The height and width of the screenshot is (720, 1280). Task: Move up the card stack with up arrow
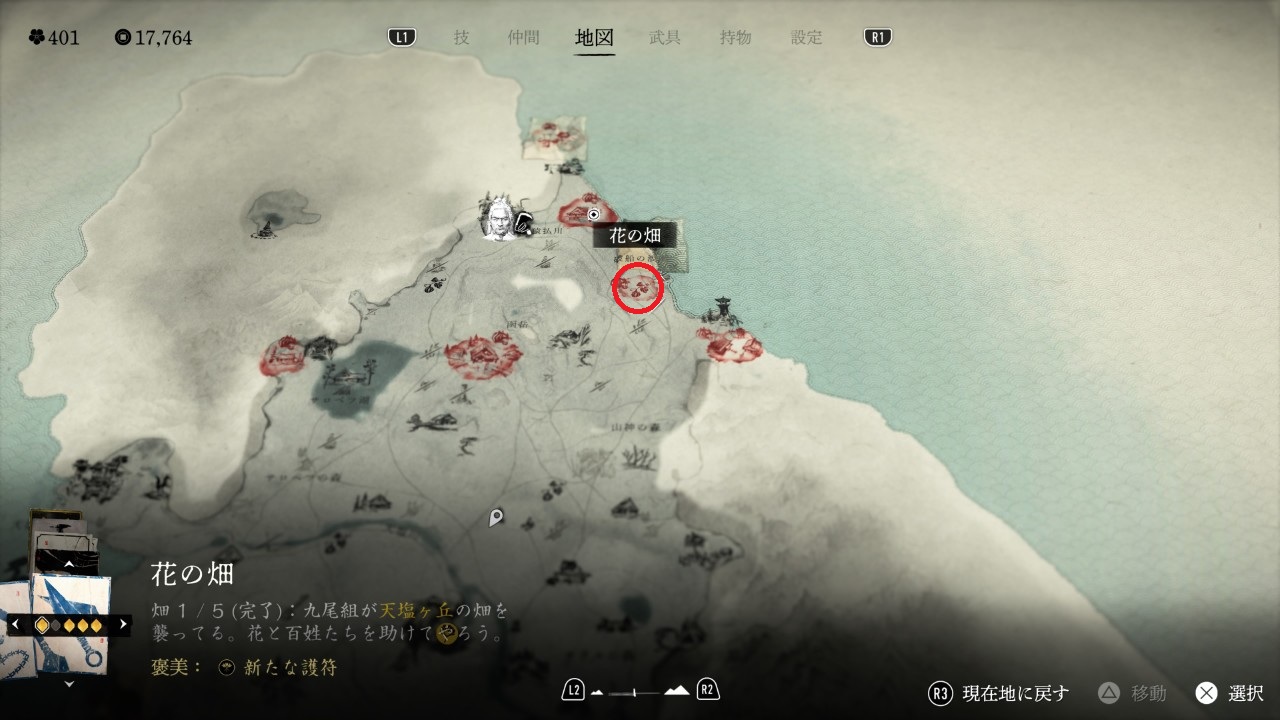point(69,565)
